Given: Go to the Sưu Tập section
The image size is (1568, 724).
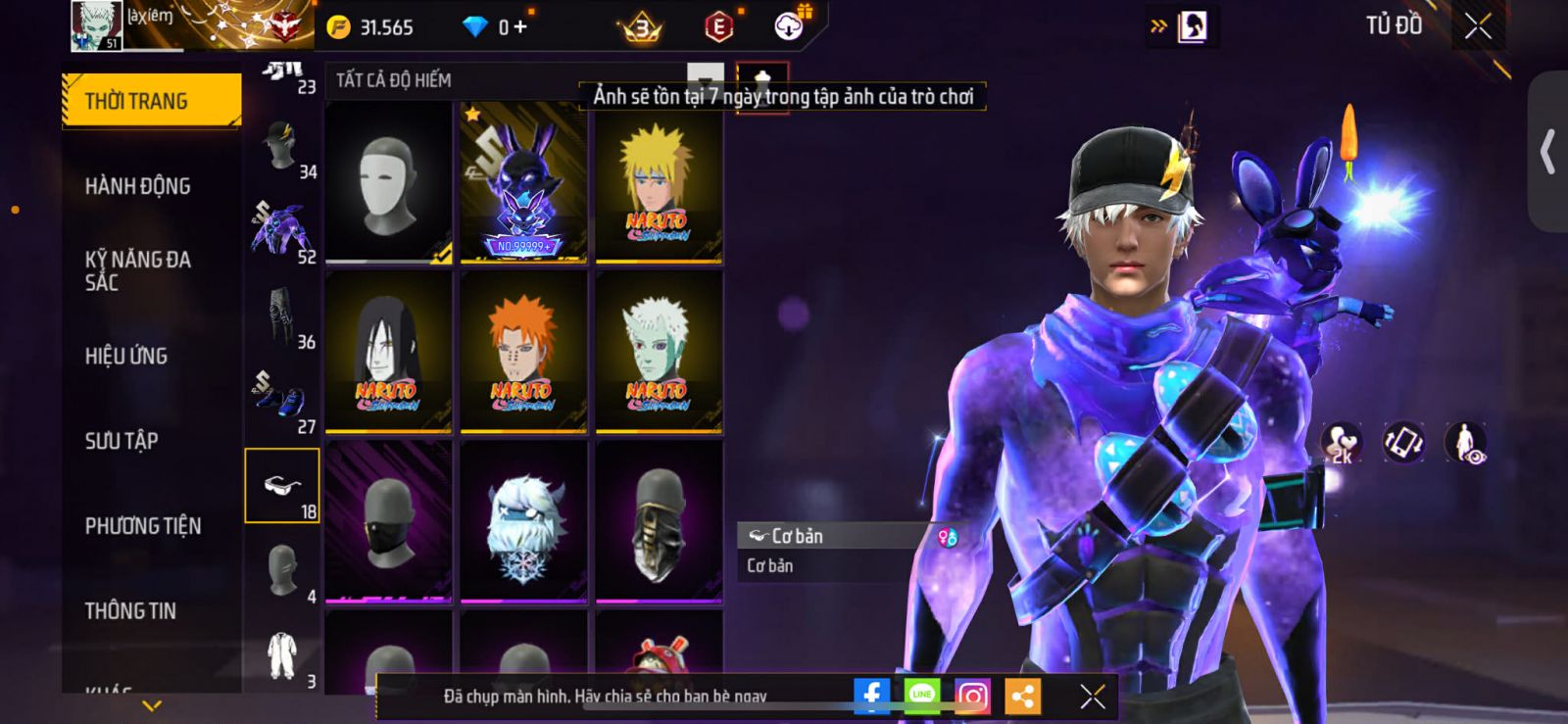Looking at the screenshot, I should click(x=122, y=441).
